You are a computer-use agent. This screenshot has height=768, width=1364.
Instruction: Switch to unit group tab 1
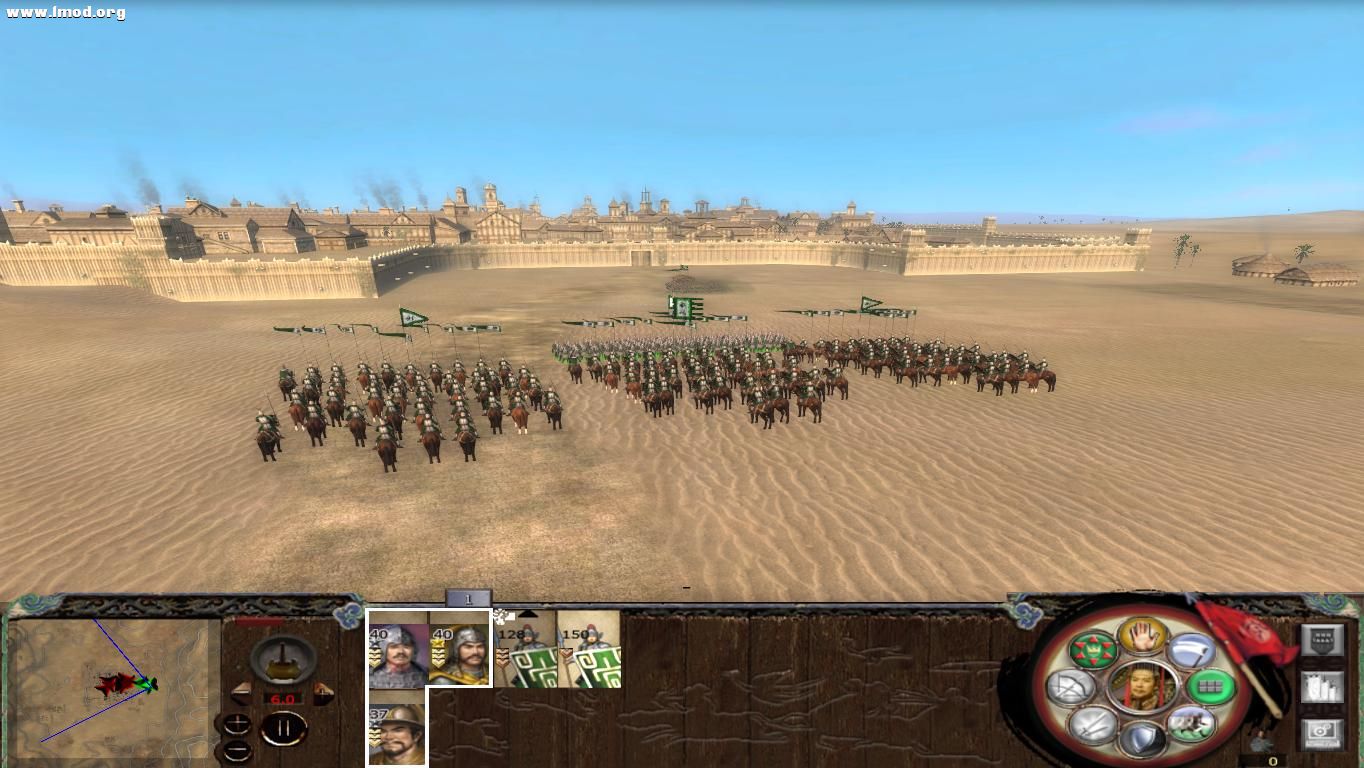[x=466, y=597]
